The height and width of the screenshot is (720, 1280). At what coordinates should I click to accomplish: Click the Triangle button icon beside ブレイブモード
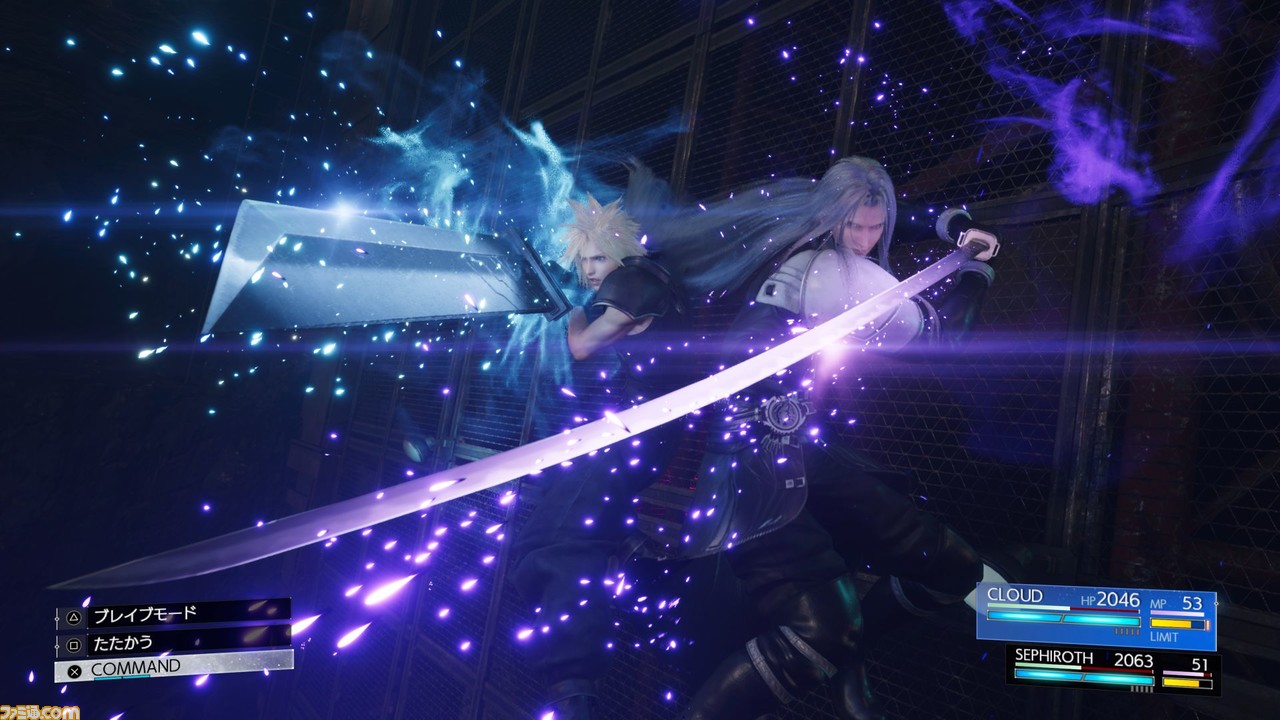(x=74, y=616)
